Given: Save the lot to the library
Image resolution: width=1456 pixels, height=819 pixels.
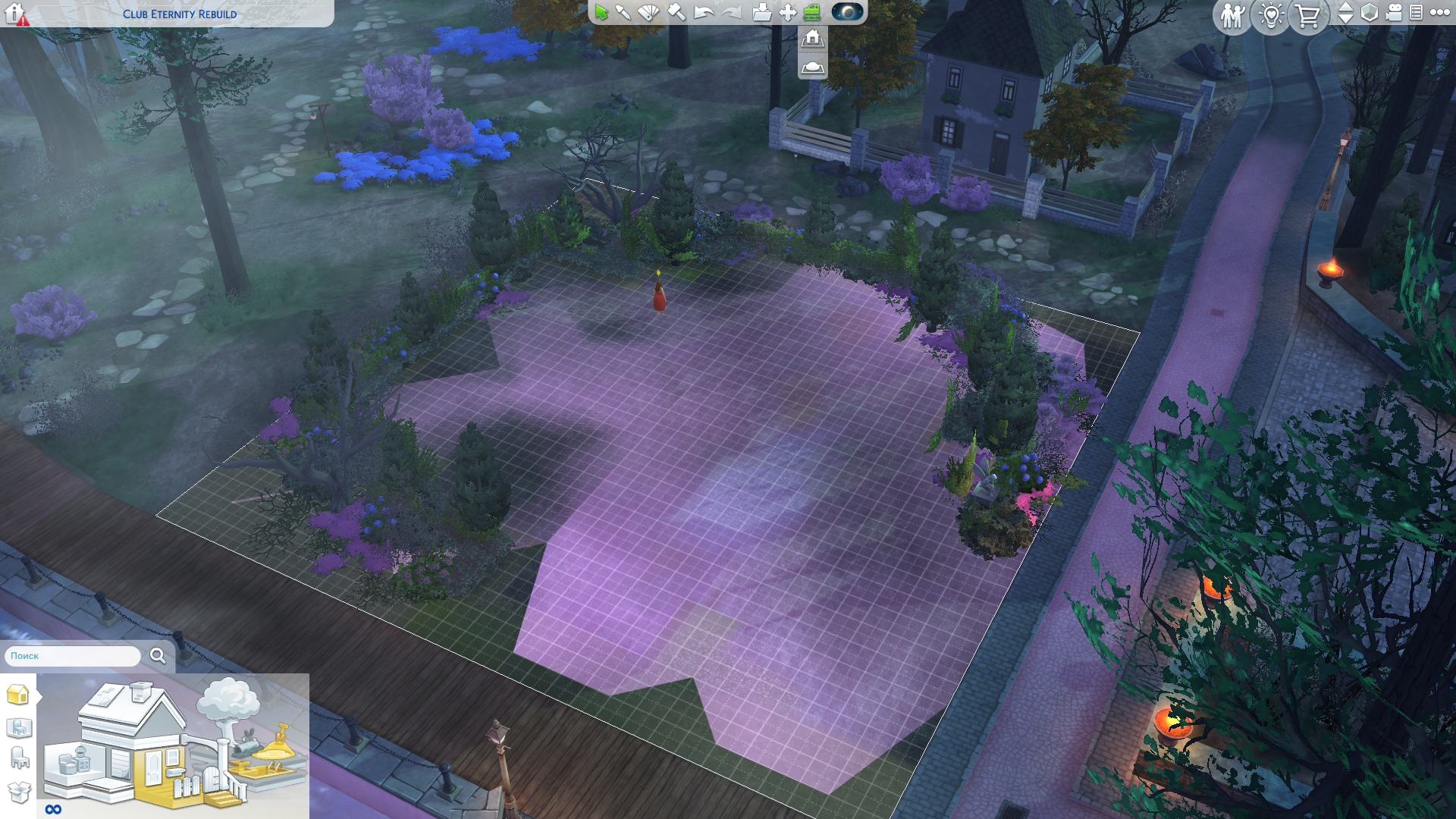Looking at the screenshot, I should pyautogui.click(x=761, y=12).
